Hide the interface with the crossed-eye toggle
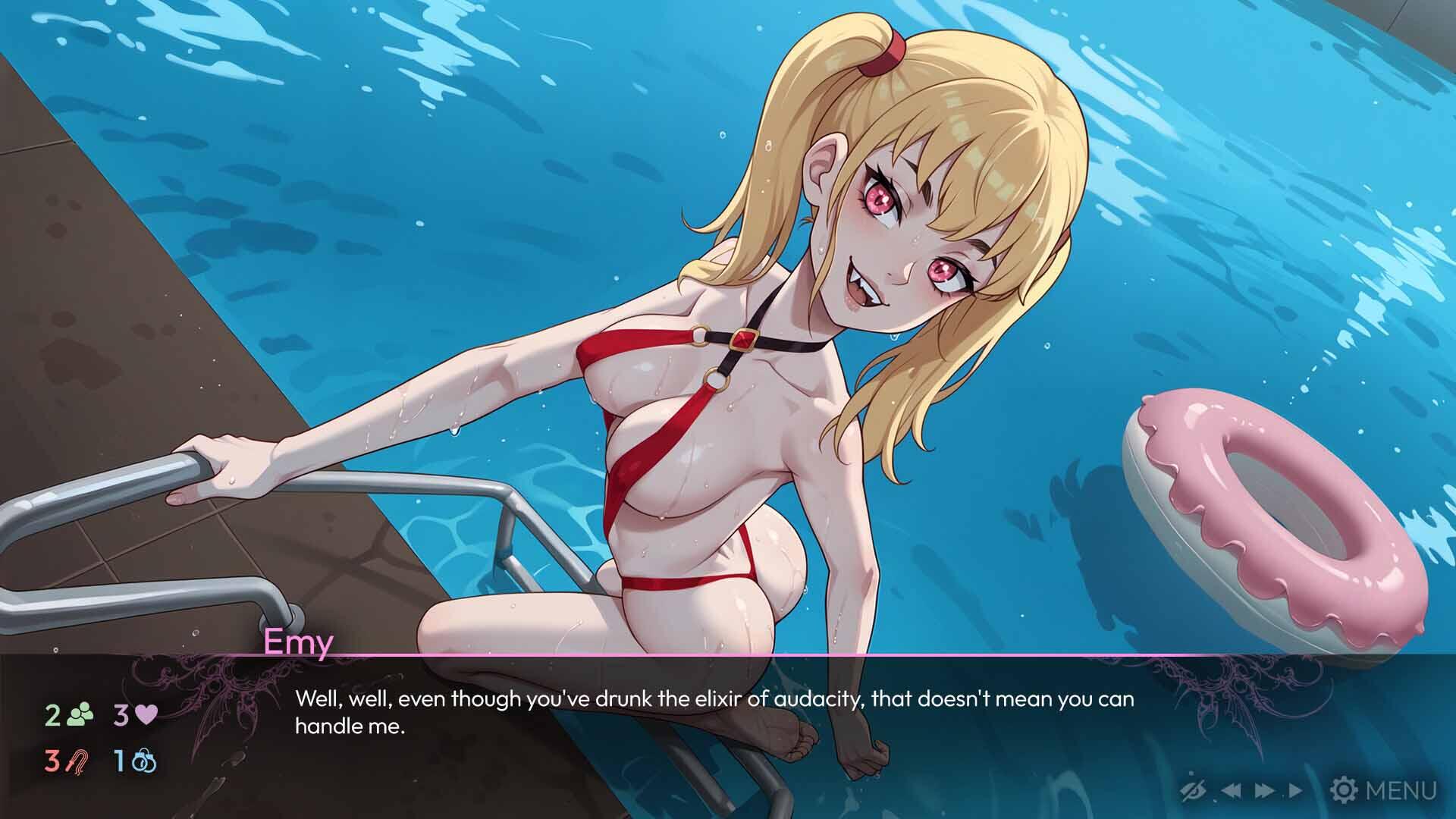The height and width of the screenshot is (819, 1456). pos(1192,789)
